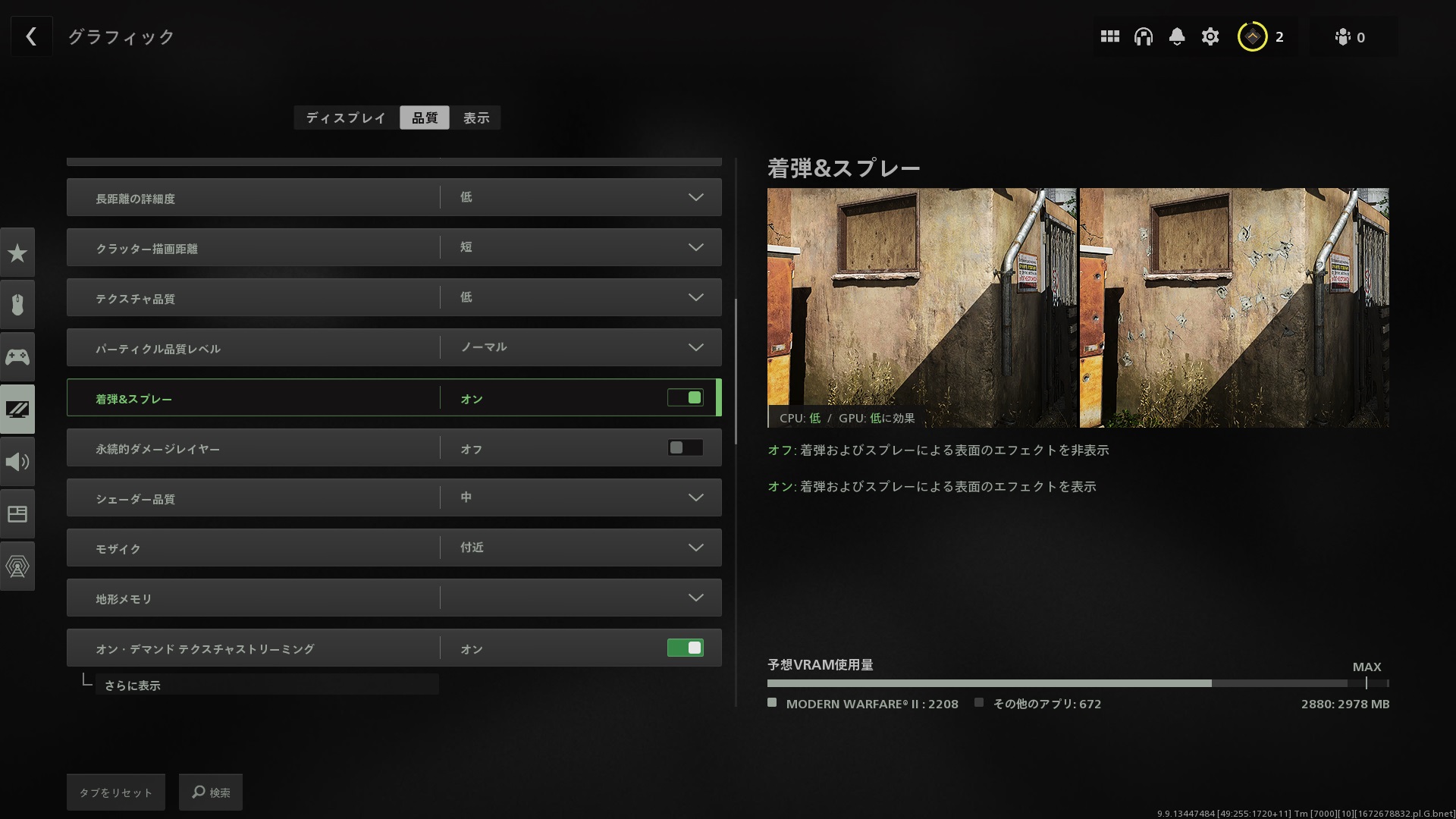Open audio settings with the speaker icon
The width and height of the screenshot is (1456, 819).
(x=17, y=461)
